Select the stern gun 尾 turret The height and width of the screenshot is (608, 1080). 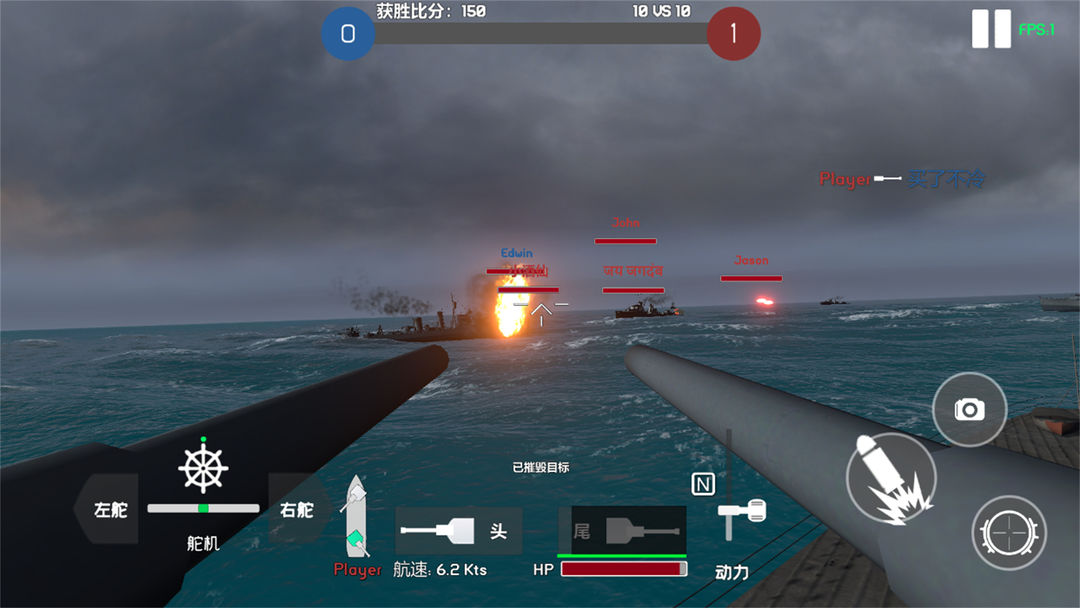tap(622, 530)
